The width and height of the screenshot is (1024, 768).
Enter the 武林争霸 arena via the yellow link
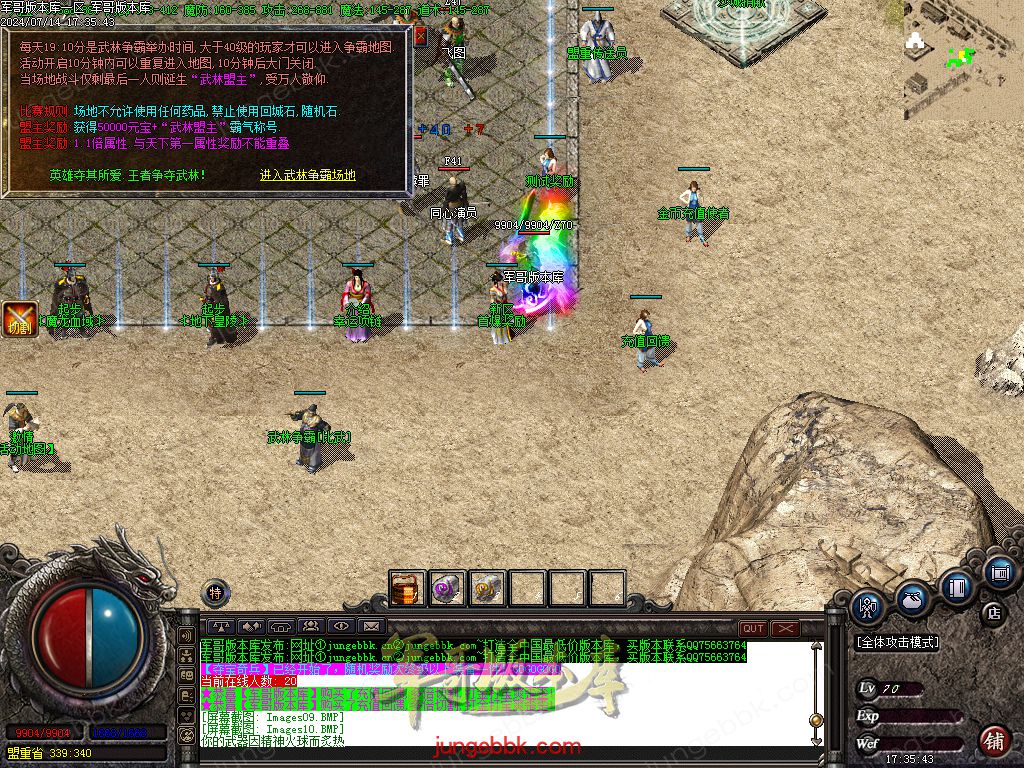tap(308, 175)
